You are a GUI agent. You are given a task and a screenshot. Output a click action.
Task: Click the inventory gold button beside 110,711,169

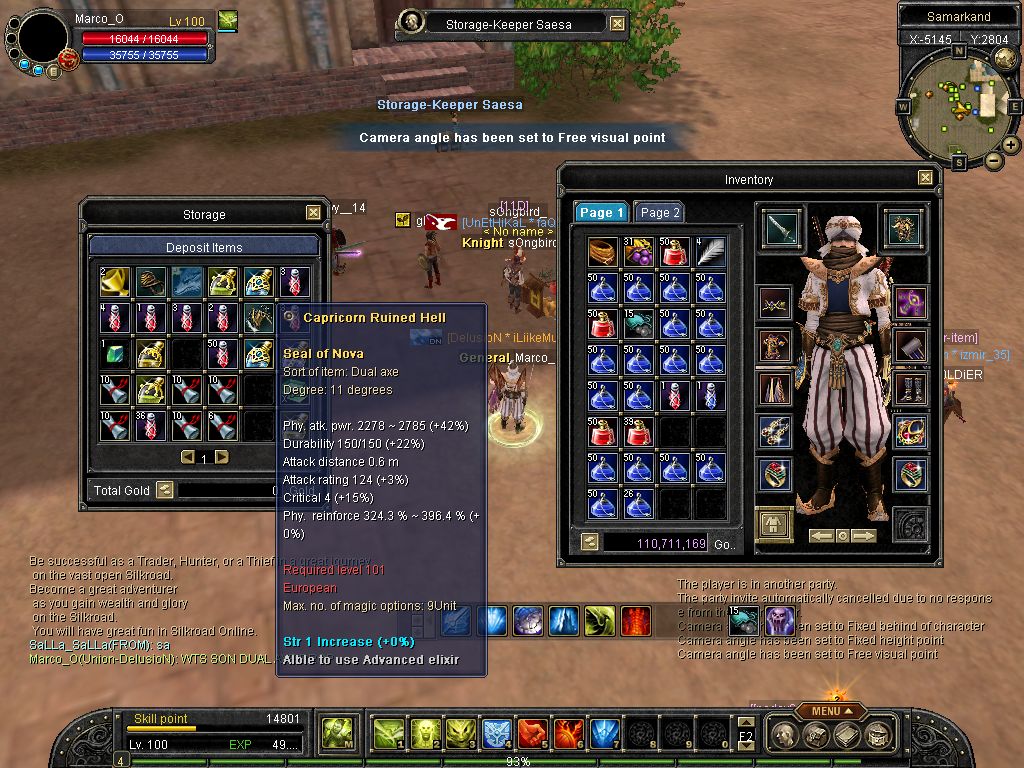590,541
